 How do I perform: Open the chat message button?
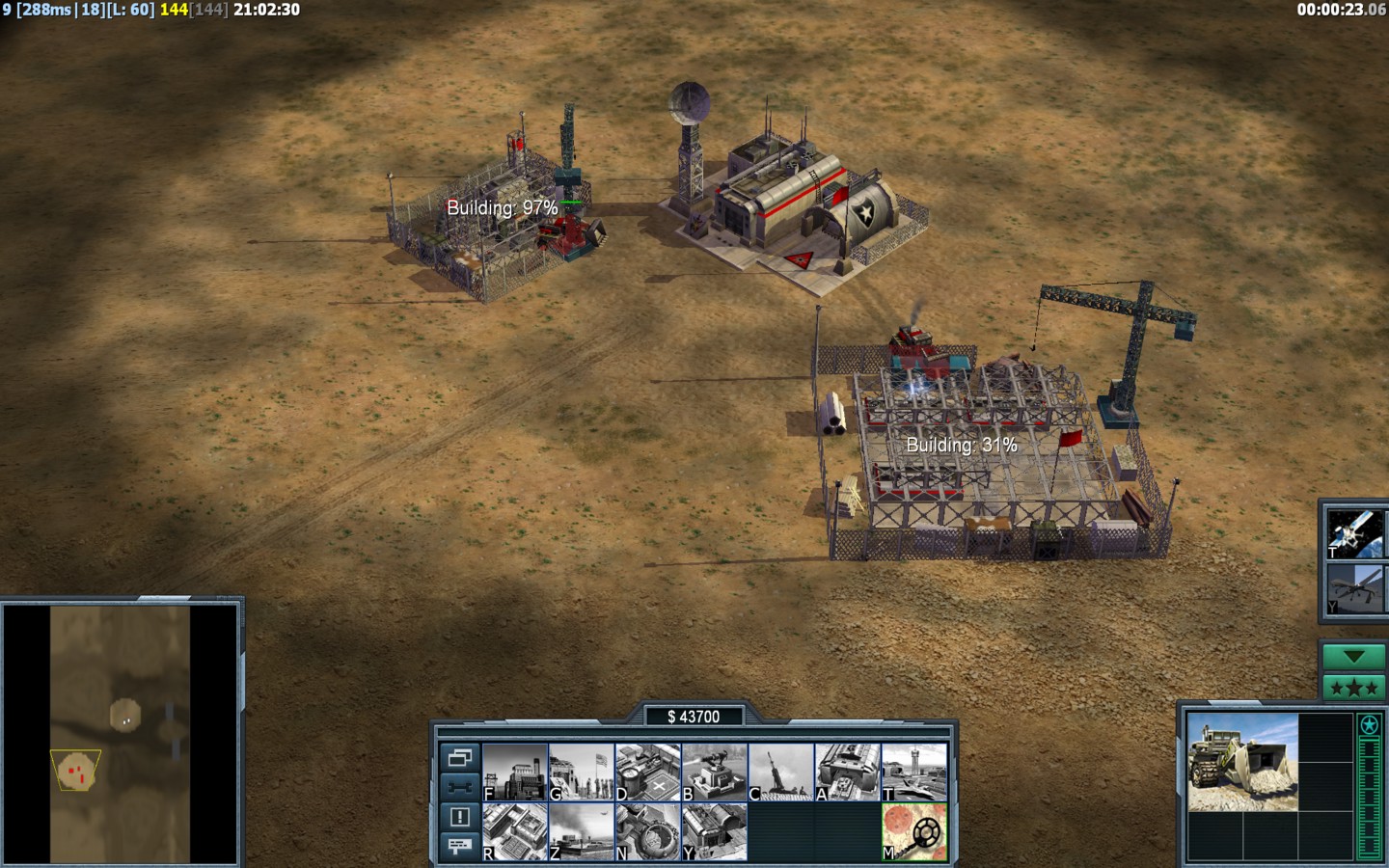[460, 846]
